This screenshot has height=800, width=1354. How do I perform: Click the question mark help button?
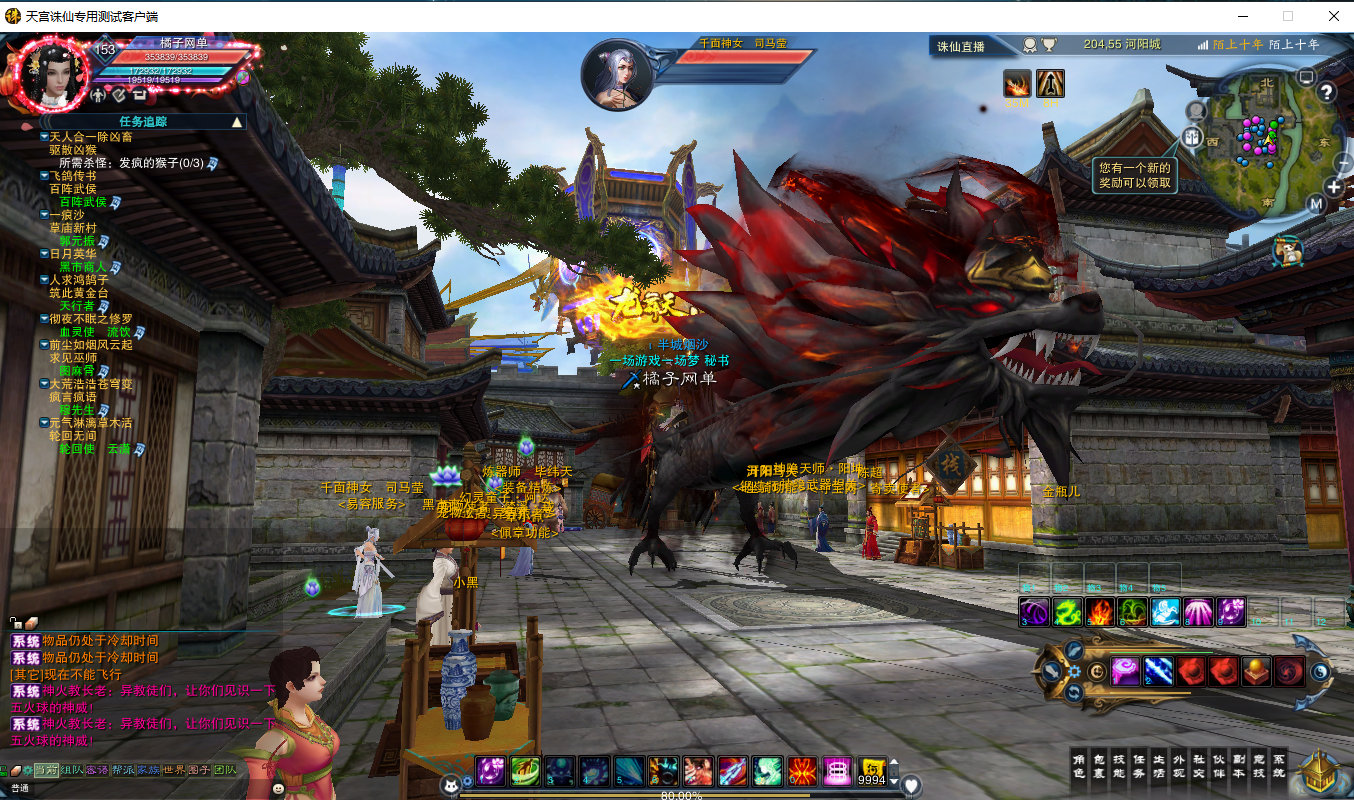1327,93
